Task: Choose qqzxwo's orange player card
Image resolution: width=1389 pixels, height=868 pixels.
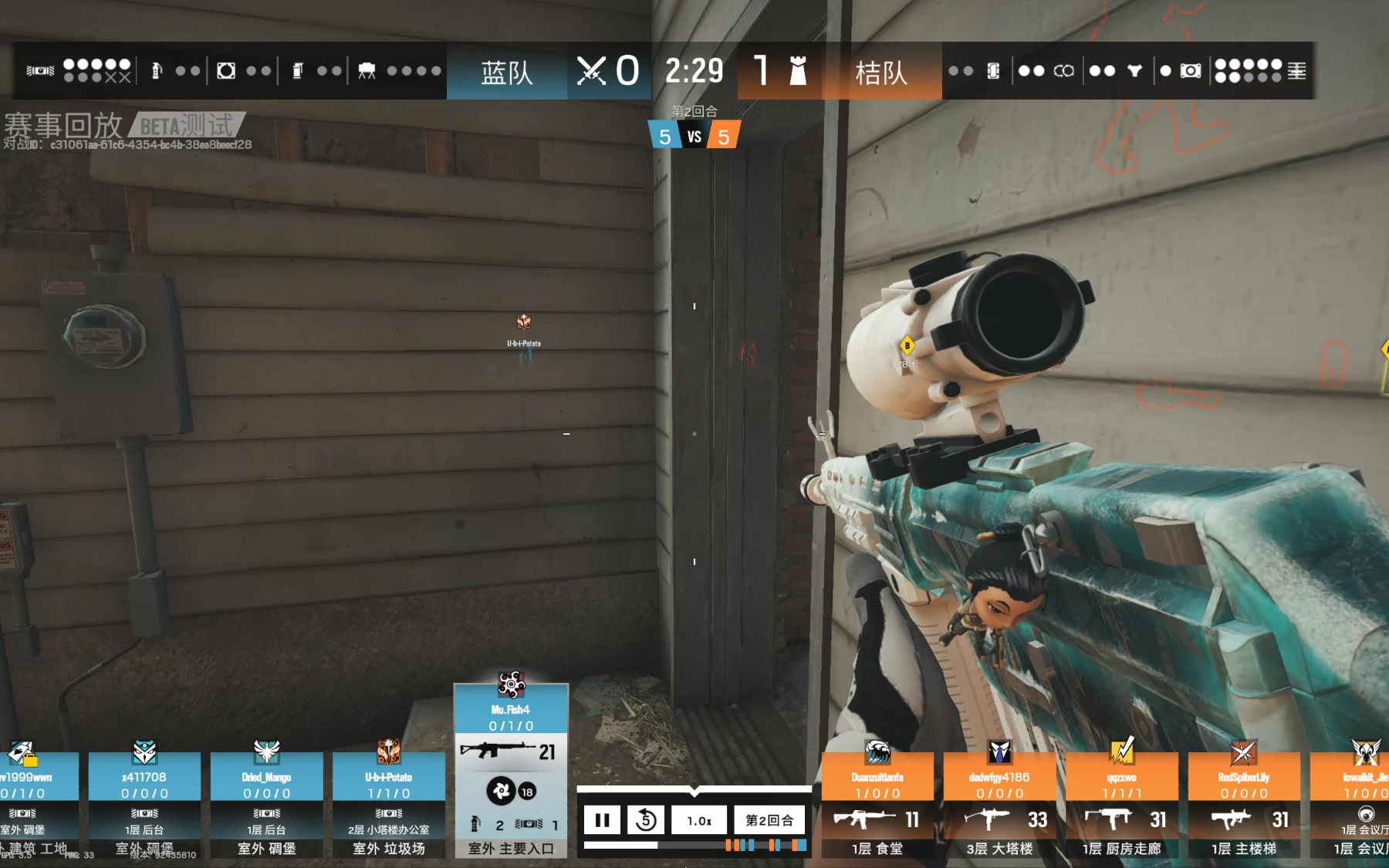Action: point(1121,802)
